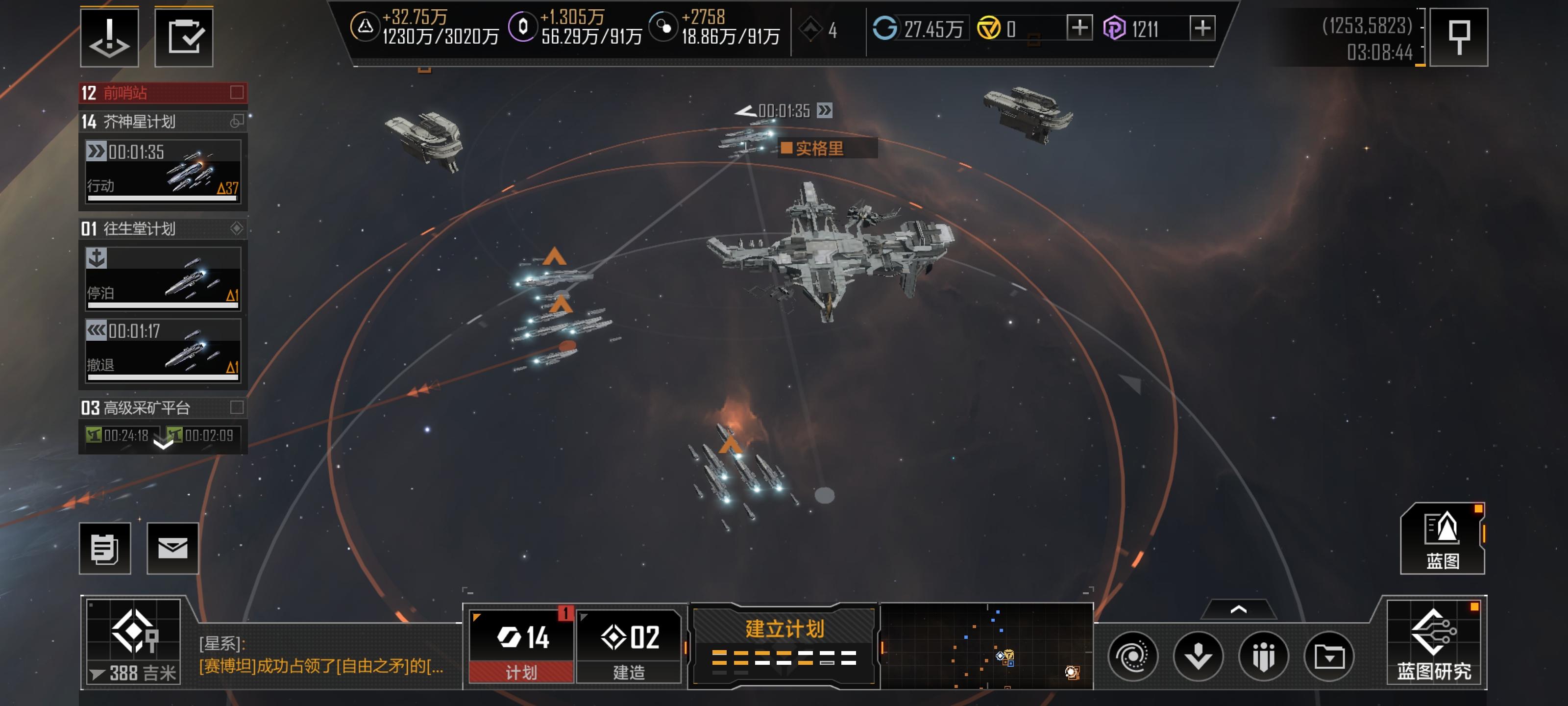Screen dimensions: 1568x706
Task: Open the 蓝图研究 blueprint research panel
Action: [1433, 643]
